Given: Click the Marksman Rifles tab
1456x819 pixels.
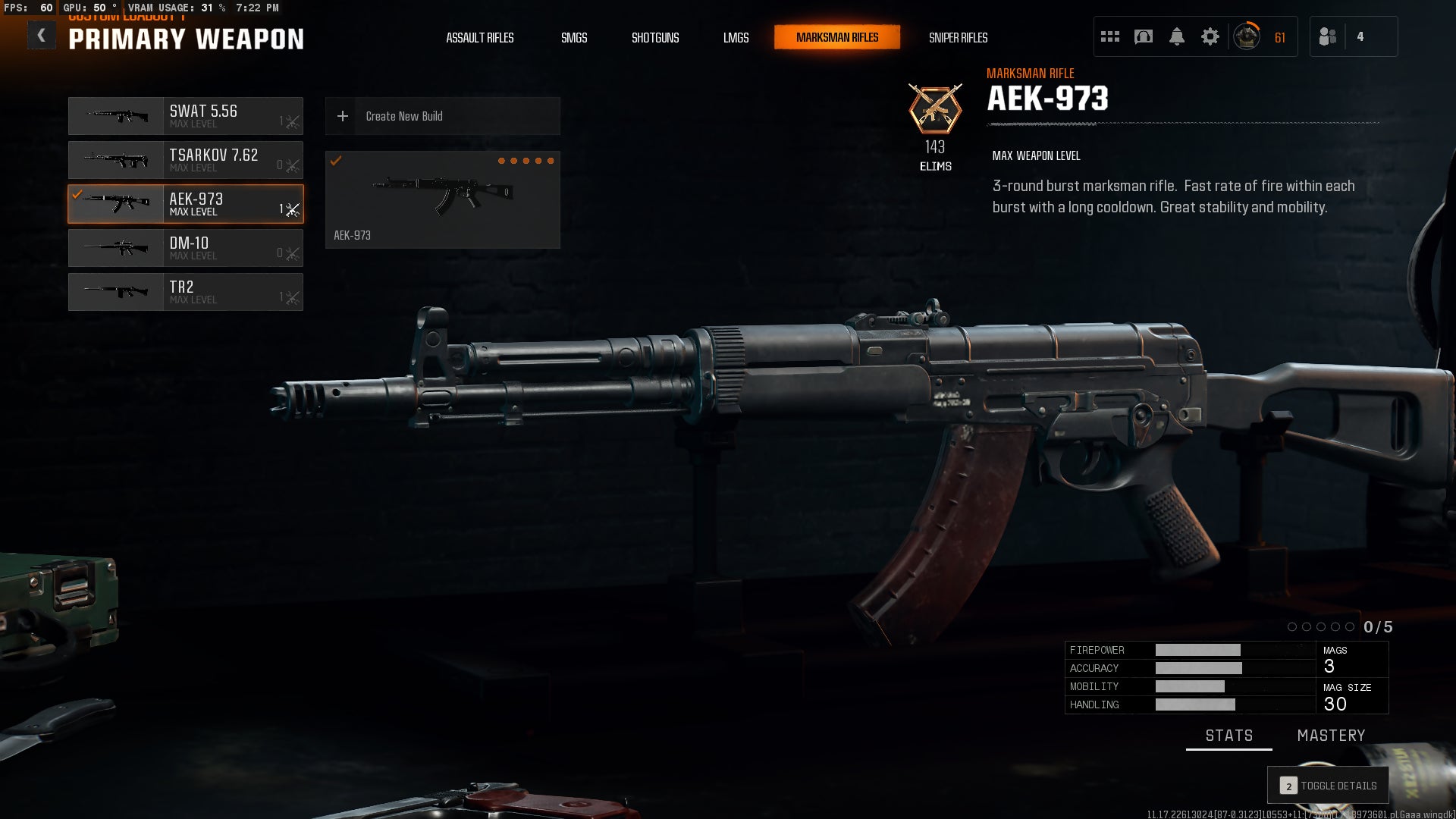Looking at the screenshot, I should (837, 37).
